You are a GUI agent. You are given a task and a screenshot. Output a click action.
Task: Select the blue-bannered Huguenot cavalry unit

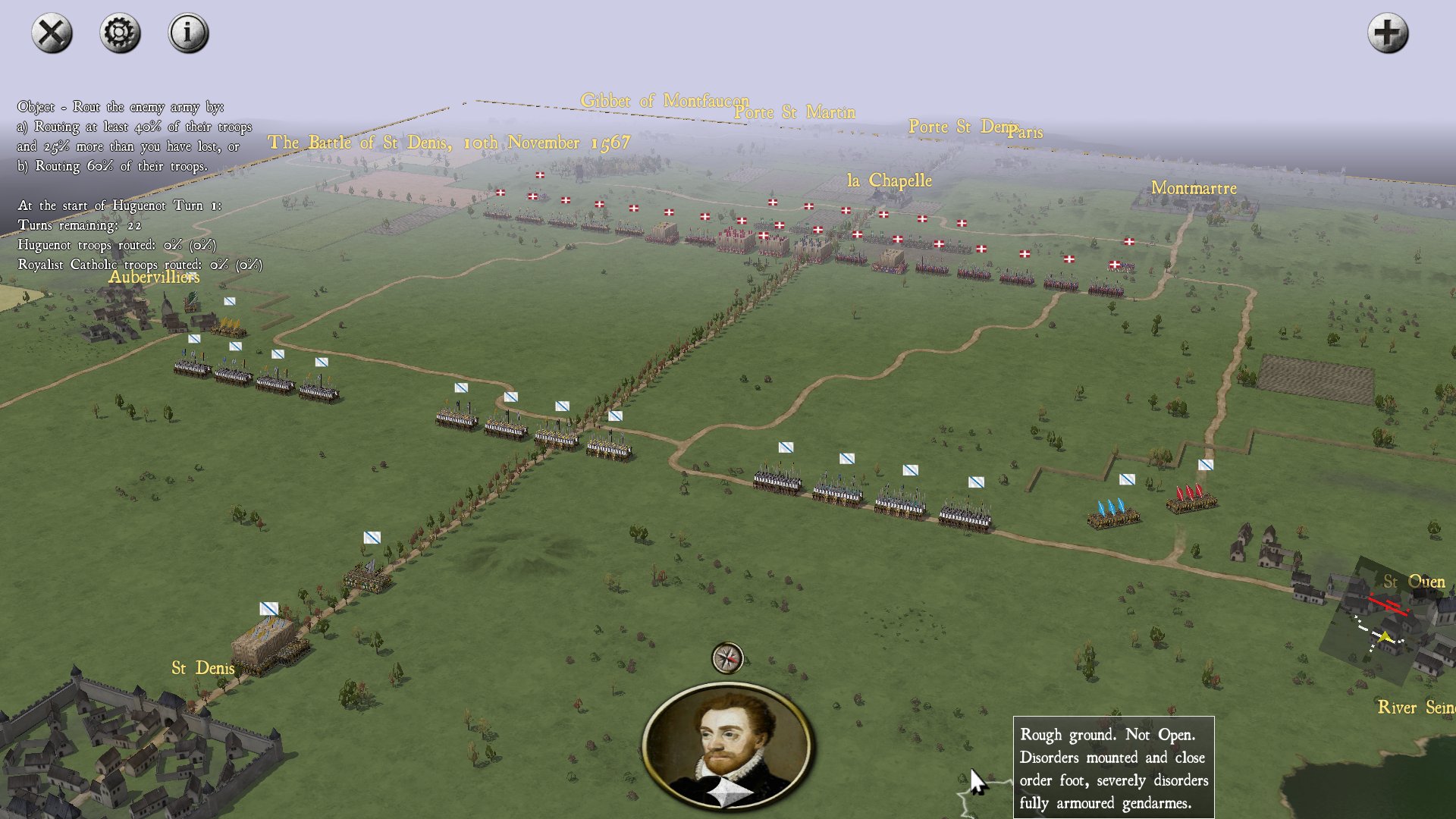1112,514
